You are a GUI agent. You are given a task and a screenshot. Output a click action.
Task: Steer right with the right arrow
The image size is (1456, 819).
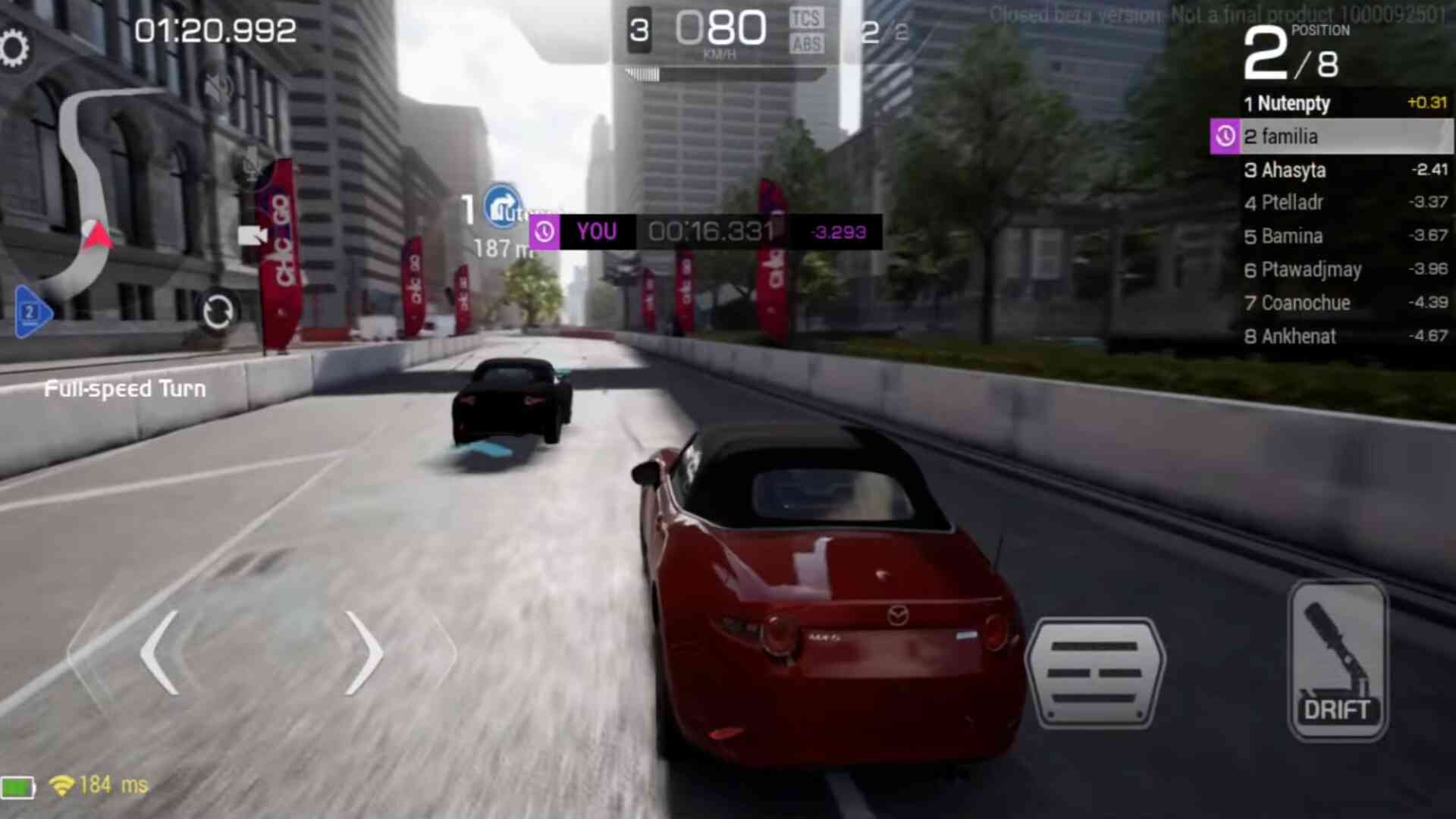(364, 653)
